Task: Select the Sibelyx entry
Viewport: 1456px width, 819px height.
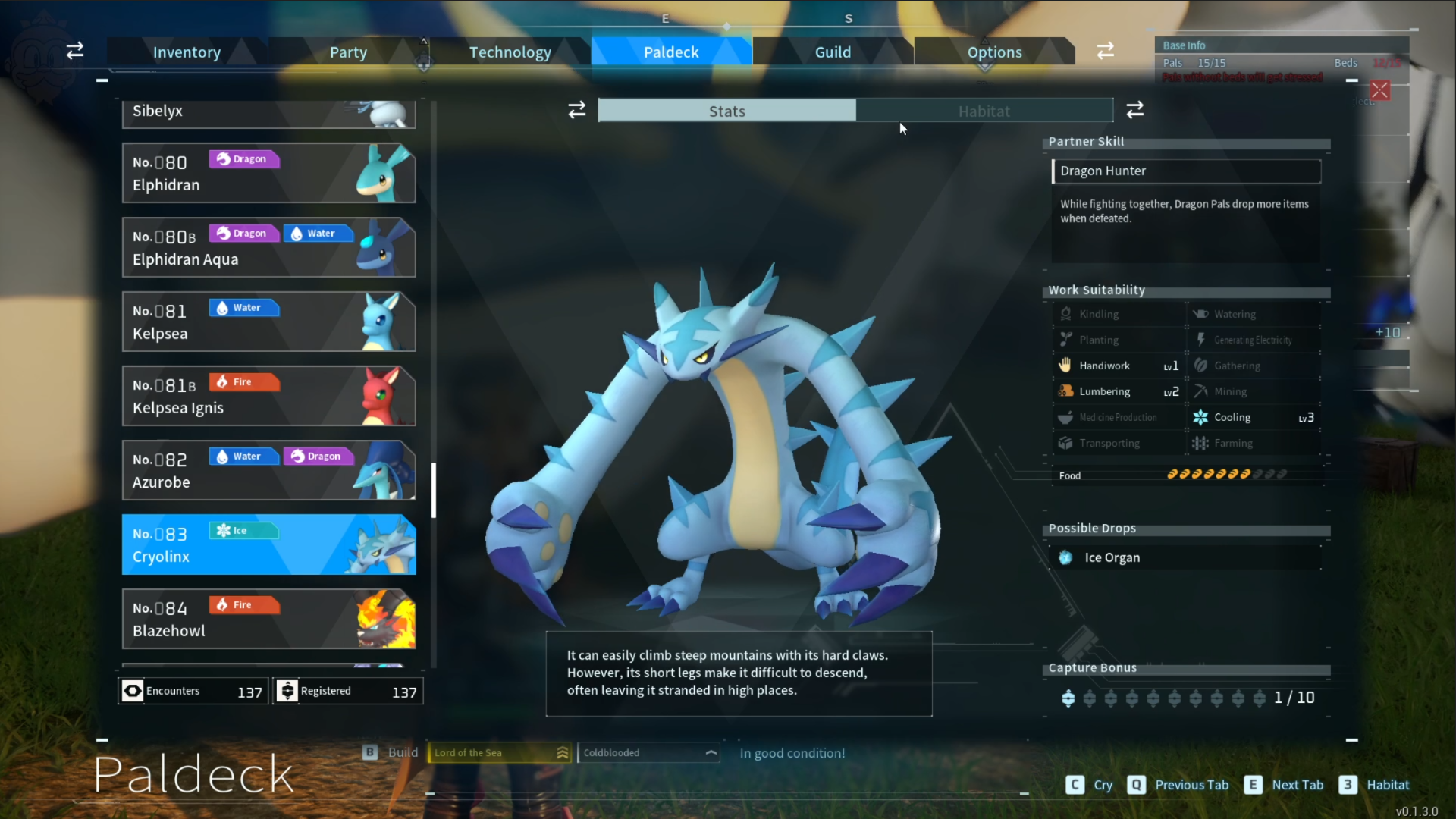Action: click(268, 112)
